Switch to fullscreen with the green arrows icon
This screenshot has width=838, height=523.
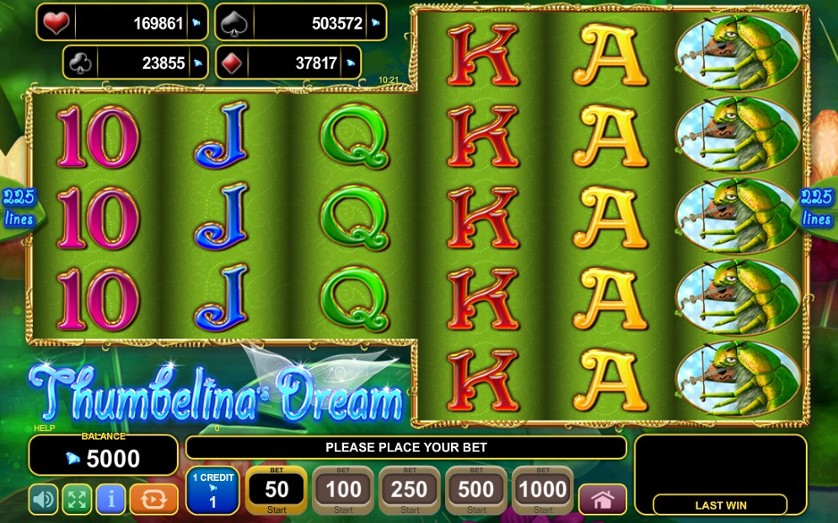[x=77, y=498]
